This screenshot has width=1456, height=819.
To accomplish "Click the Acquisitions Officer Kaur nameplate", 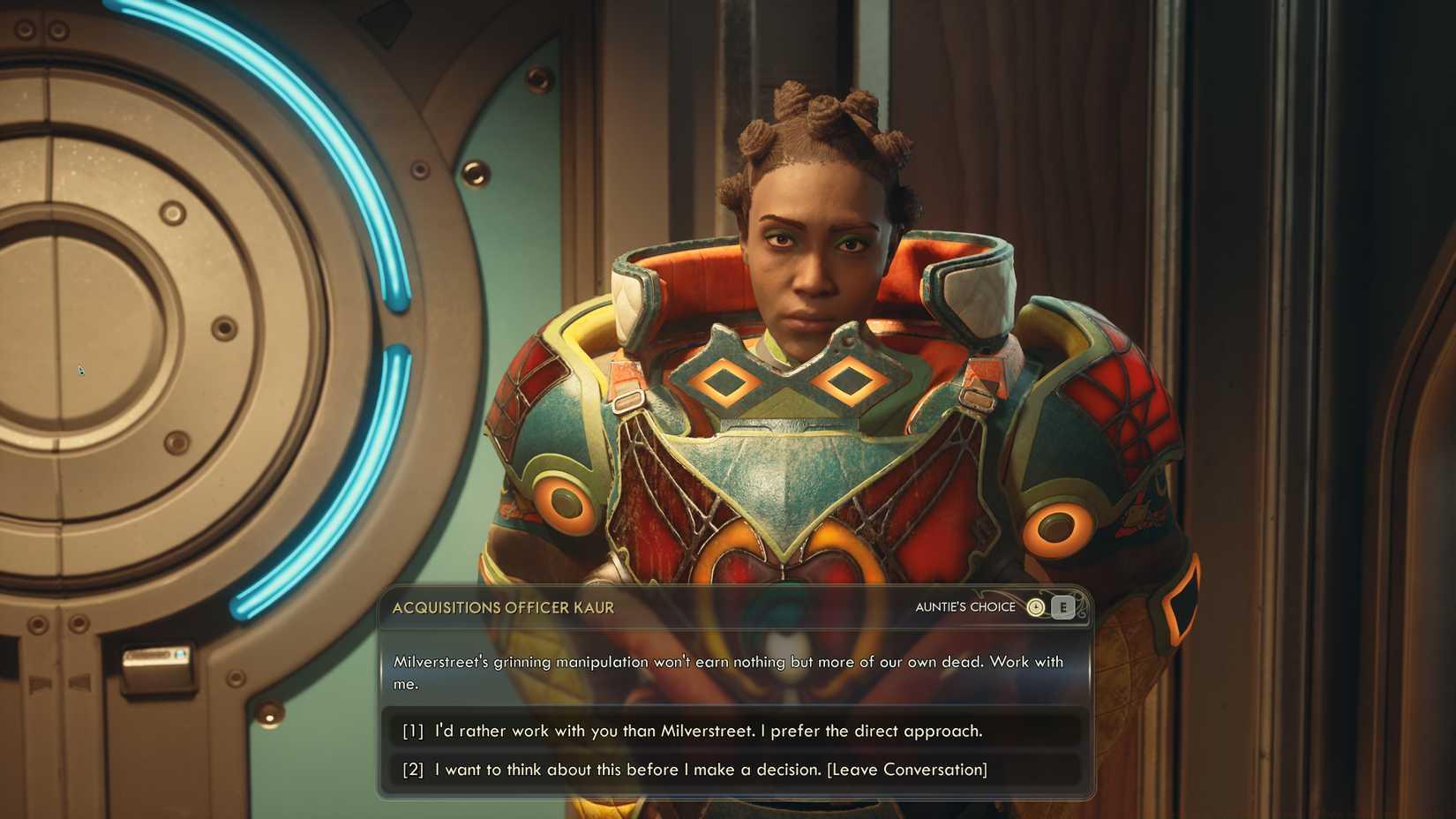I will click(x=503, y=607).
